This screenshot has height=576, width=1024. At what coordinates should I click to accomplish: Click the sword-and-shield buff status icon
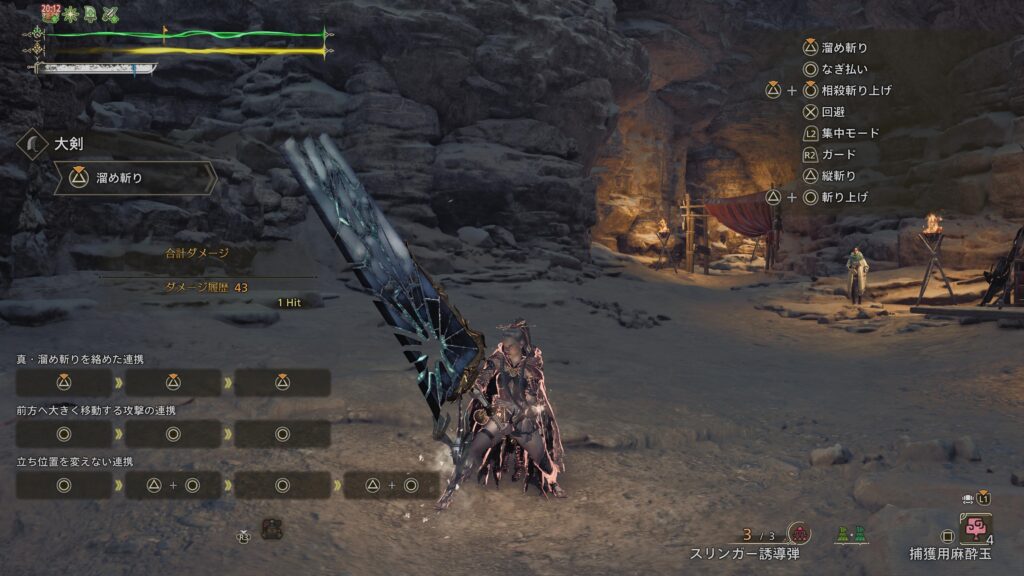tap(110, 14)
